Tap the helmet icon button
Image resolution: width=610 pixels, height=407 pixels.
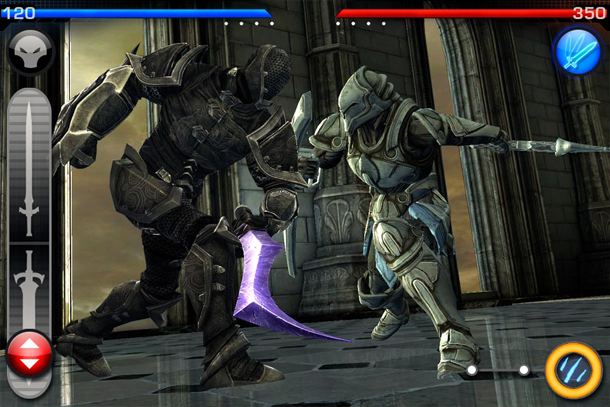click(30, 50)
